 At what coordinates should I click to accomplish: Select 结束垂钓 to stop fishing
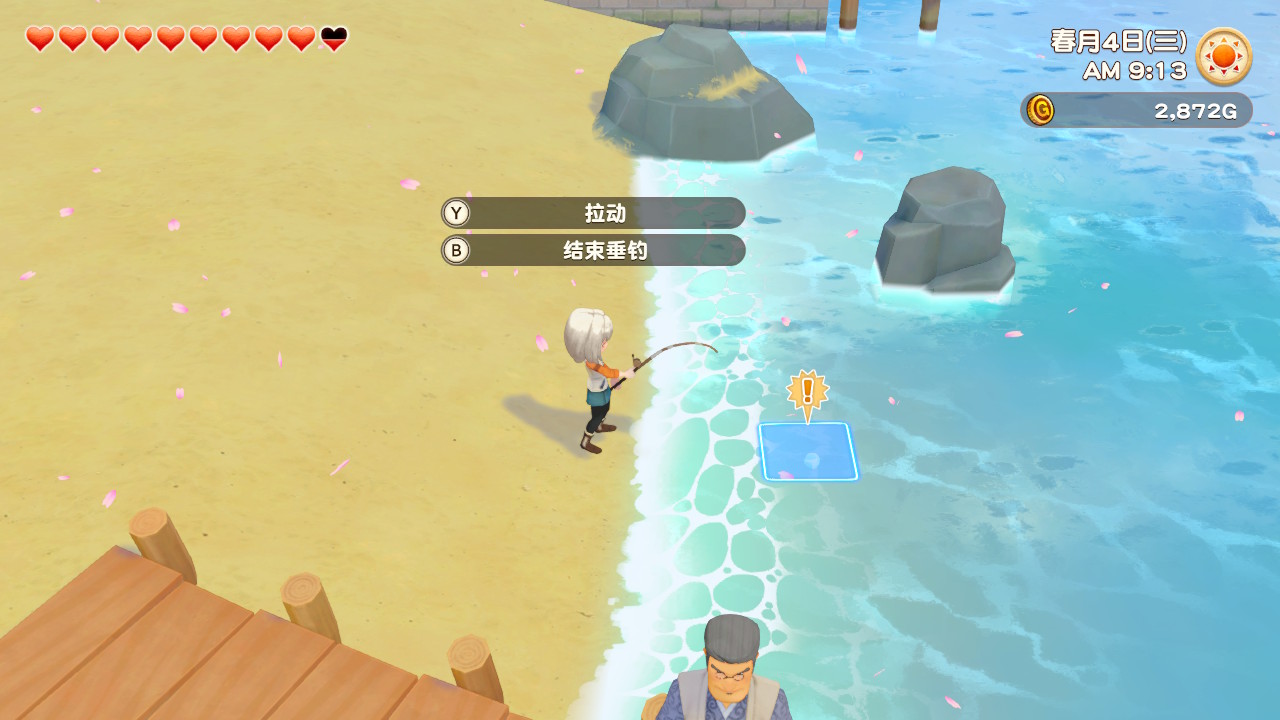pyautogui.click(x=594, y=250)
